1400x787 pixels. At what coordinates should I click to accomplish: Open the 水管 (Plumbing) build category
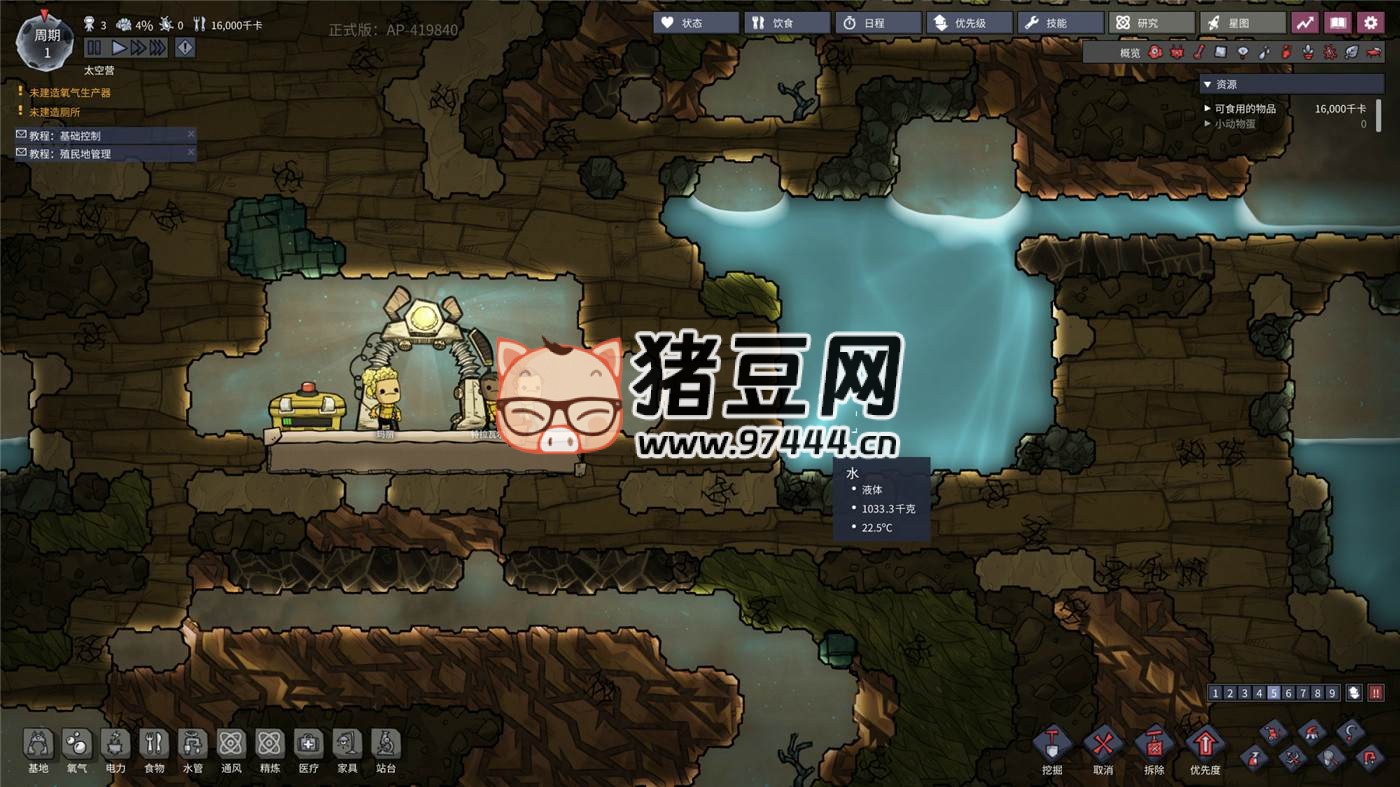[192, 751]
